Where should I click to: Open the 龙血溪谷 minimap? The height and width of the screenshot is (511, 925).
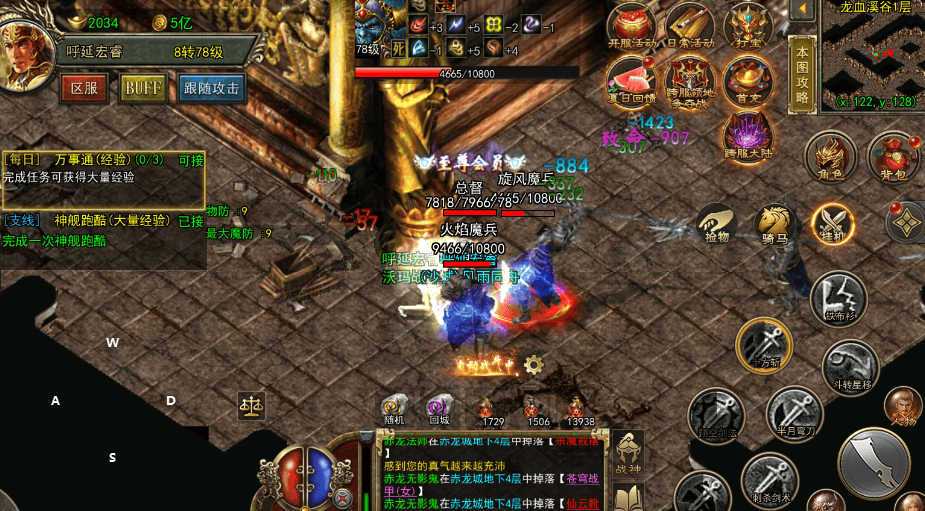872,55
